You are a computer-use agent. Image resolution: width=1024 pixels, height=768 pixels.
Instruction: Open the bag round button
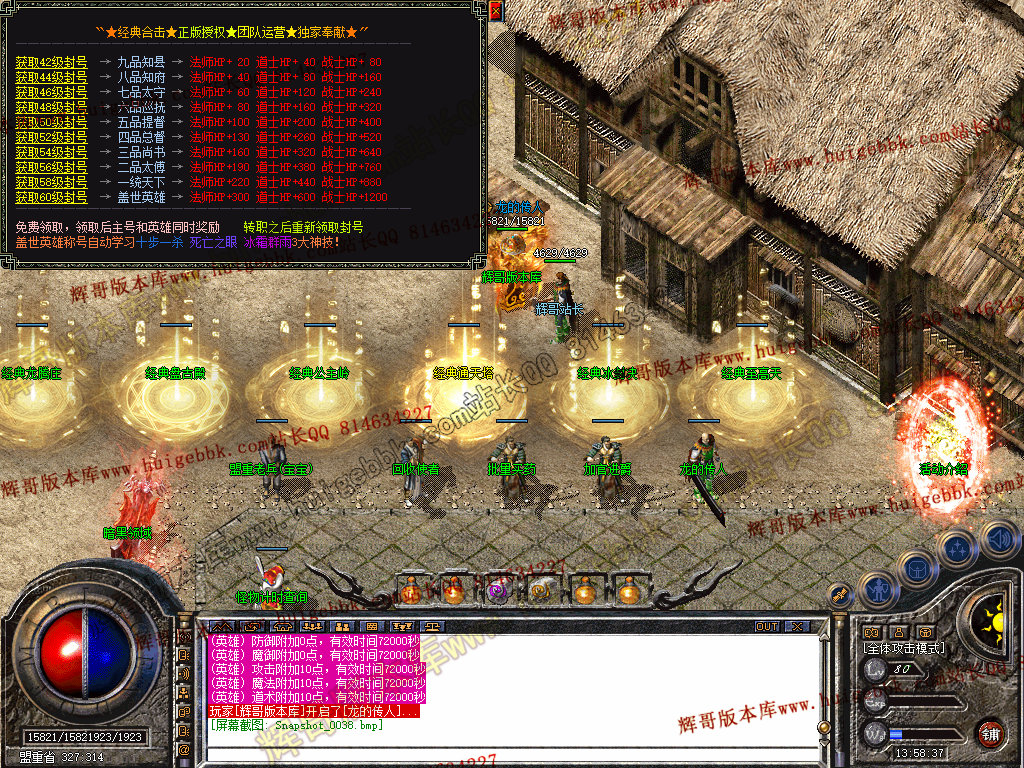tap(917, 570)
